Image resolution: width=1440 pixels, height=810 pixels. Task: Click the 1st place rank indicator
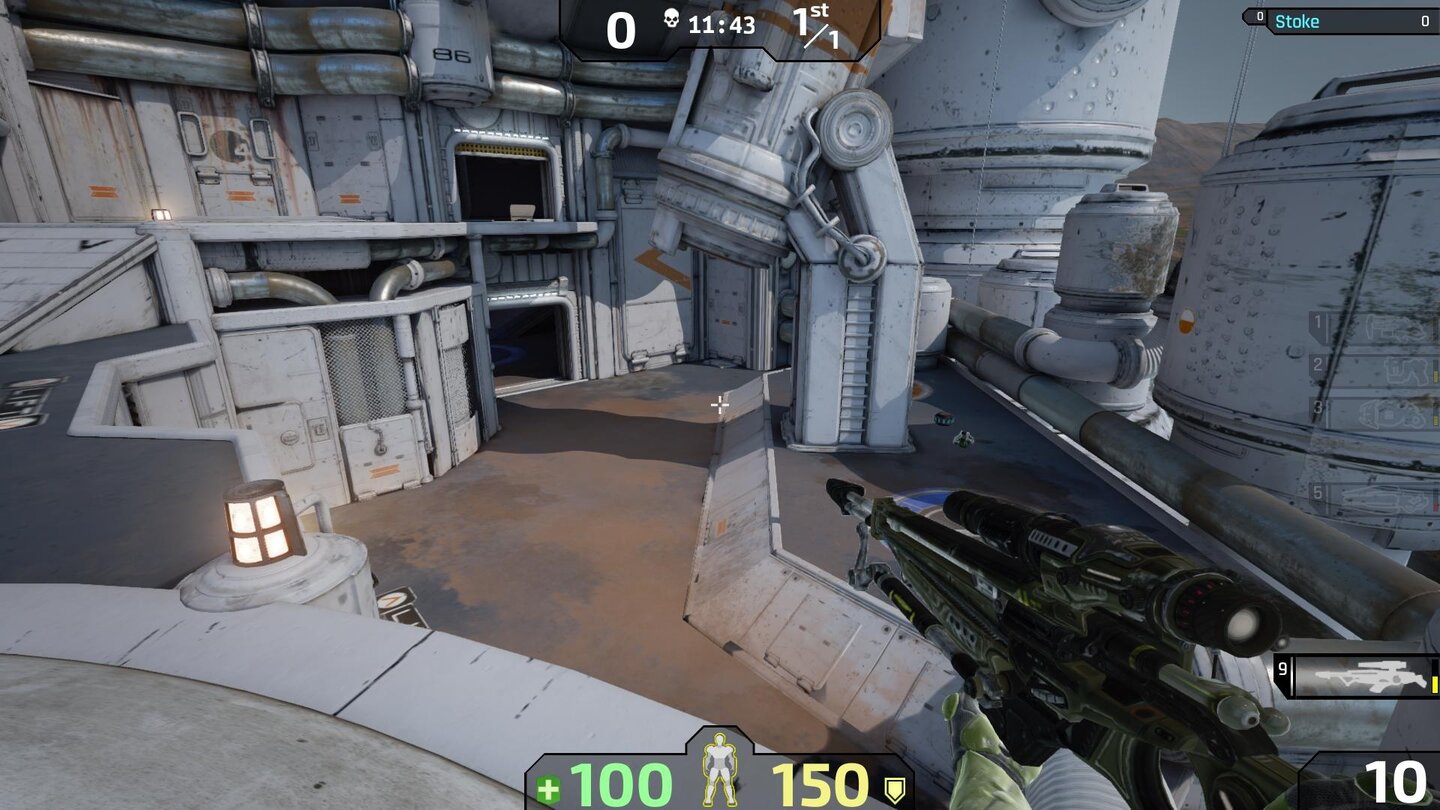(812, 22)
